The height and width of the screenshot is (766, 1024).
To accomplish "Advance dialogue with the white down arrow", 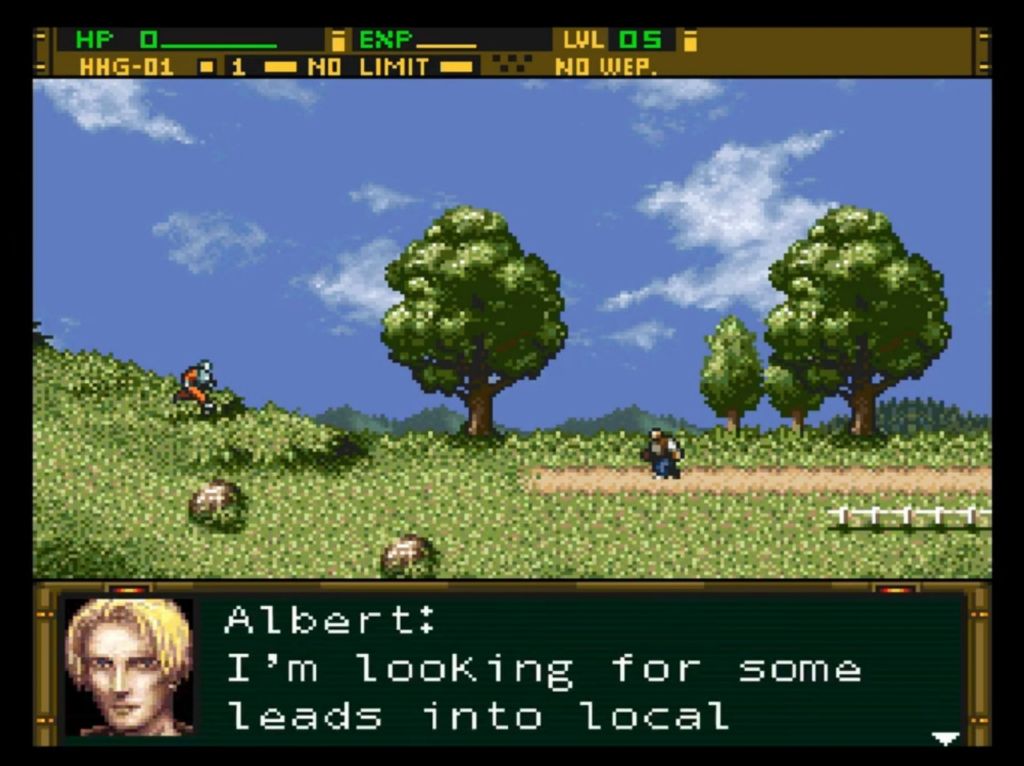I will [x=944, y=738].
